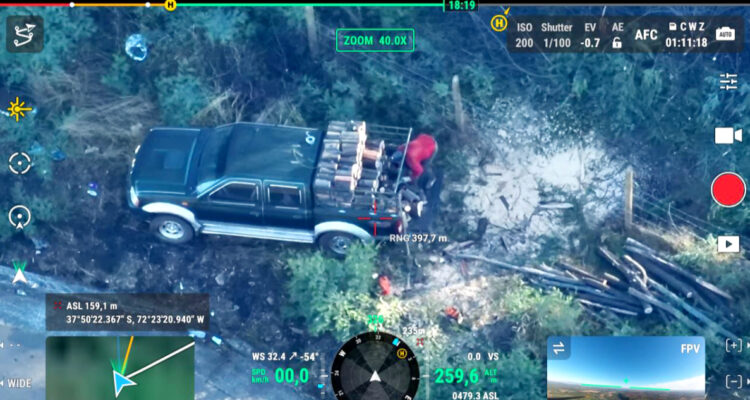Click the ZOOM 40.0X indicator
This screenshot has width=750, height=400.
coord(375,40)
